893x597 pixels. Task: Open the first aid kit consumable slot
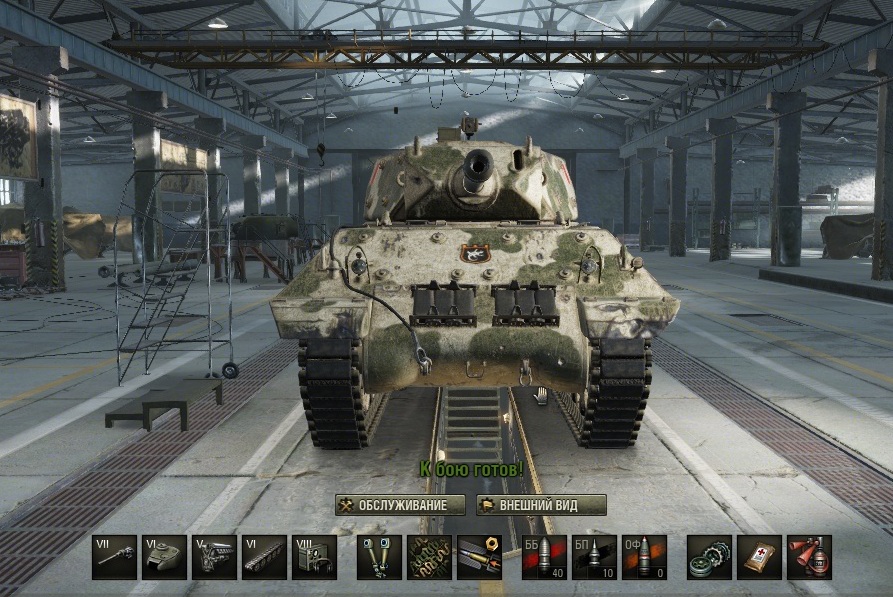tap(759, 557)
